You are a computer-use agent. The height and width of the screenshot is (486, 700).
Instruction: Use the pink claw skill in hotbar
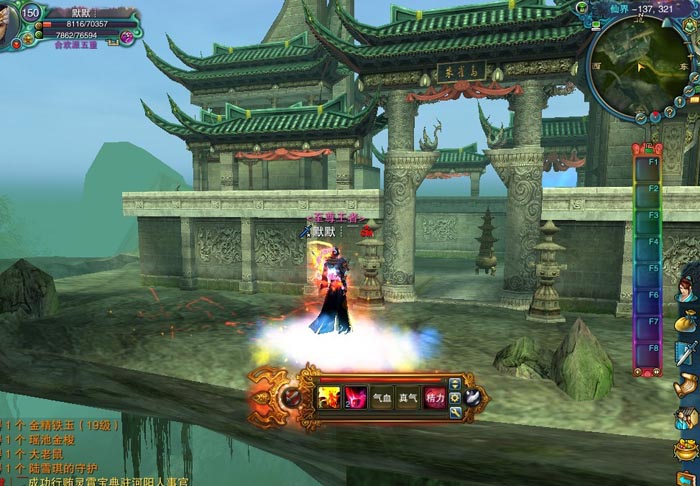click(355, 397)
